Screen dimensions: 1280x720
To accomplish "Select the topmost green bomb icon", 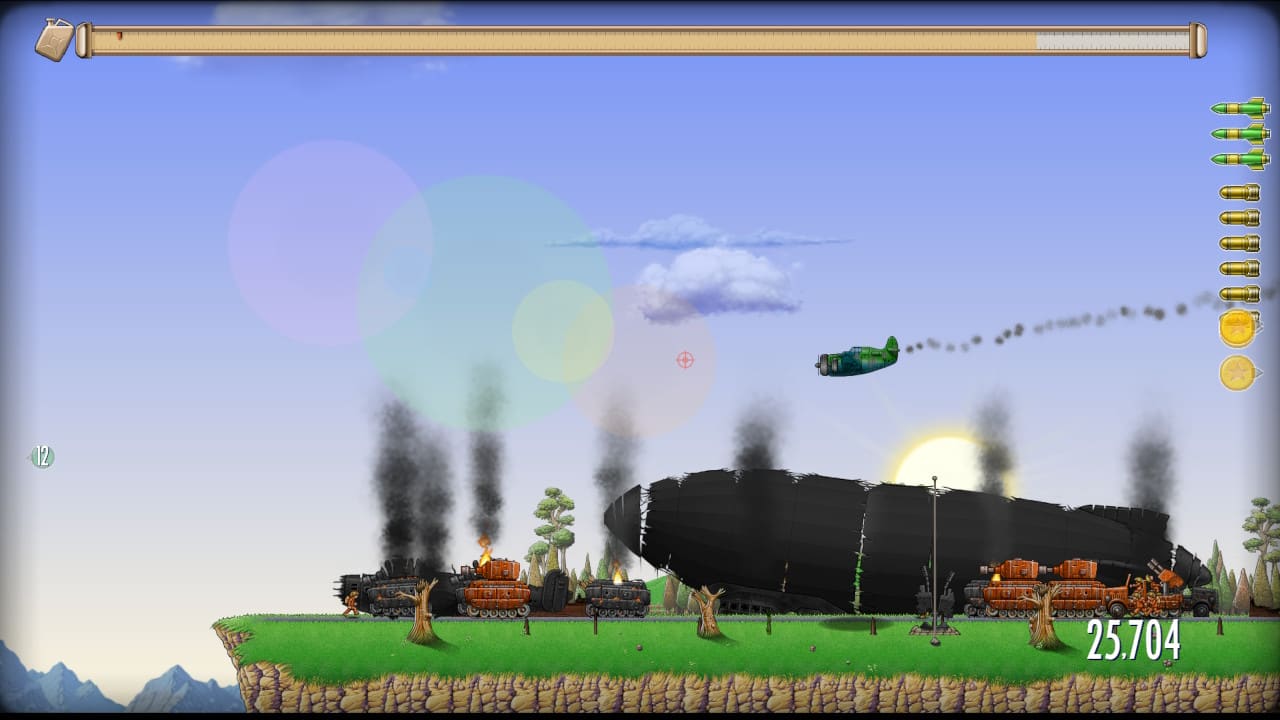I will click(1237, 110).
